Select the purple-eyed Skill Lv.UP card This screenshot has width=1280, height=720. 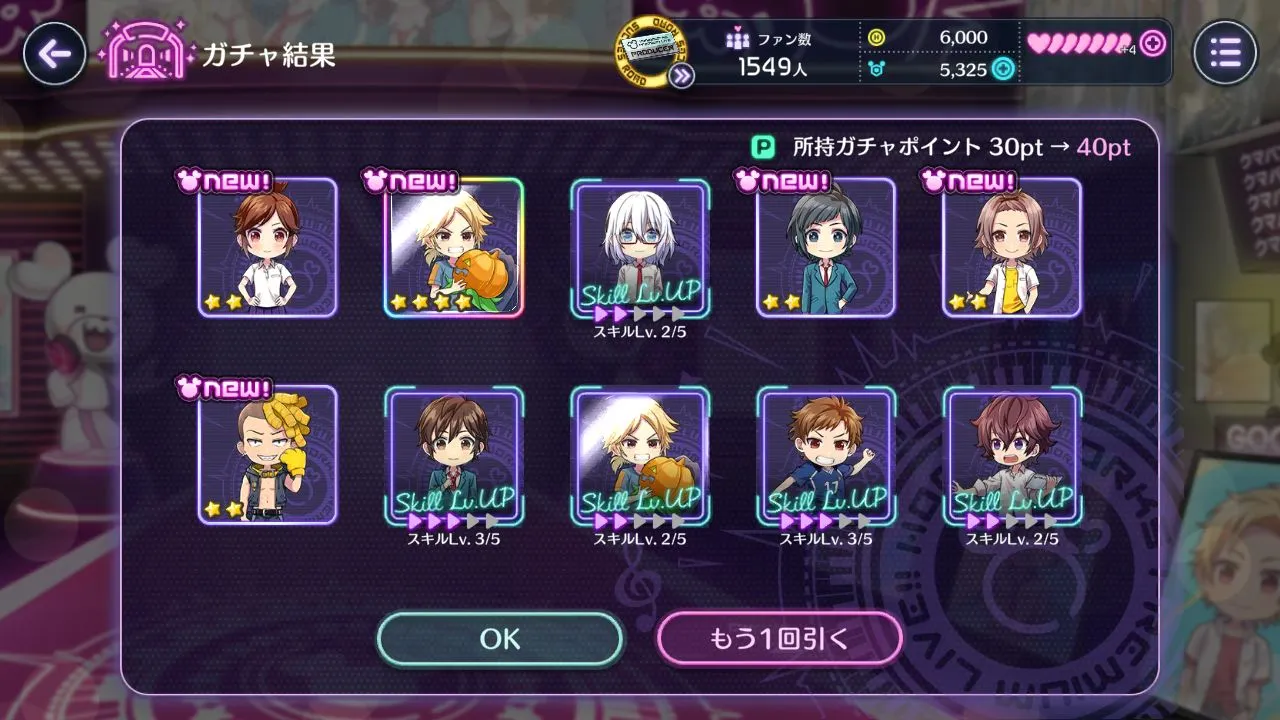pyautogui.click(x=1012, y=455)
